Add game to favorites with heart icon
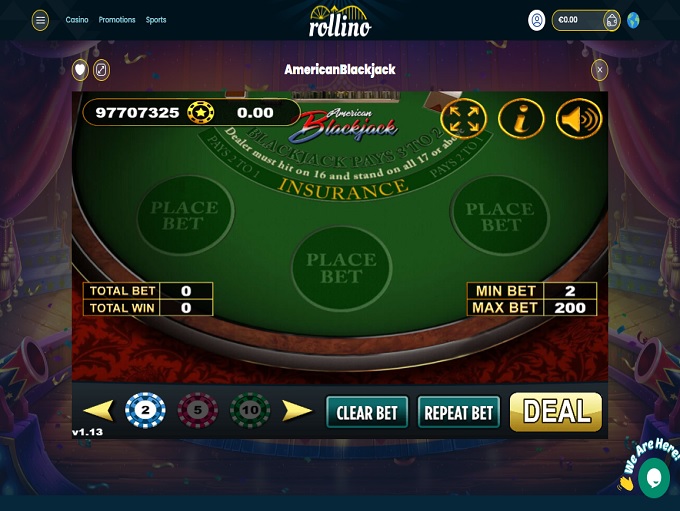Viewport: 680px width, 511px height. pos(80,70)
